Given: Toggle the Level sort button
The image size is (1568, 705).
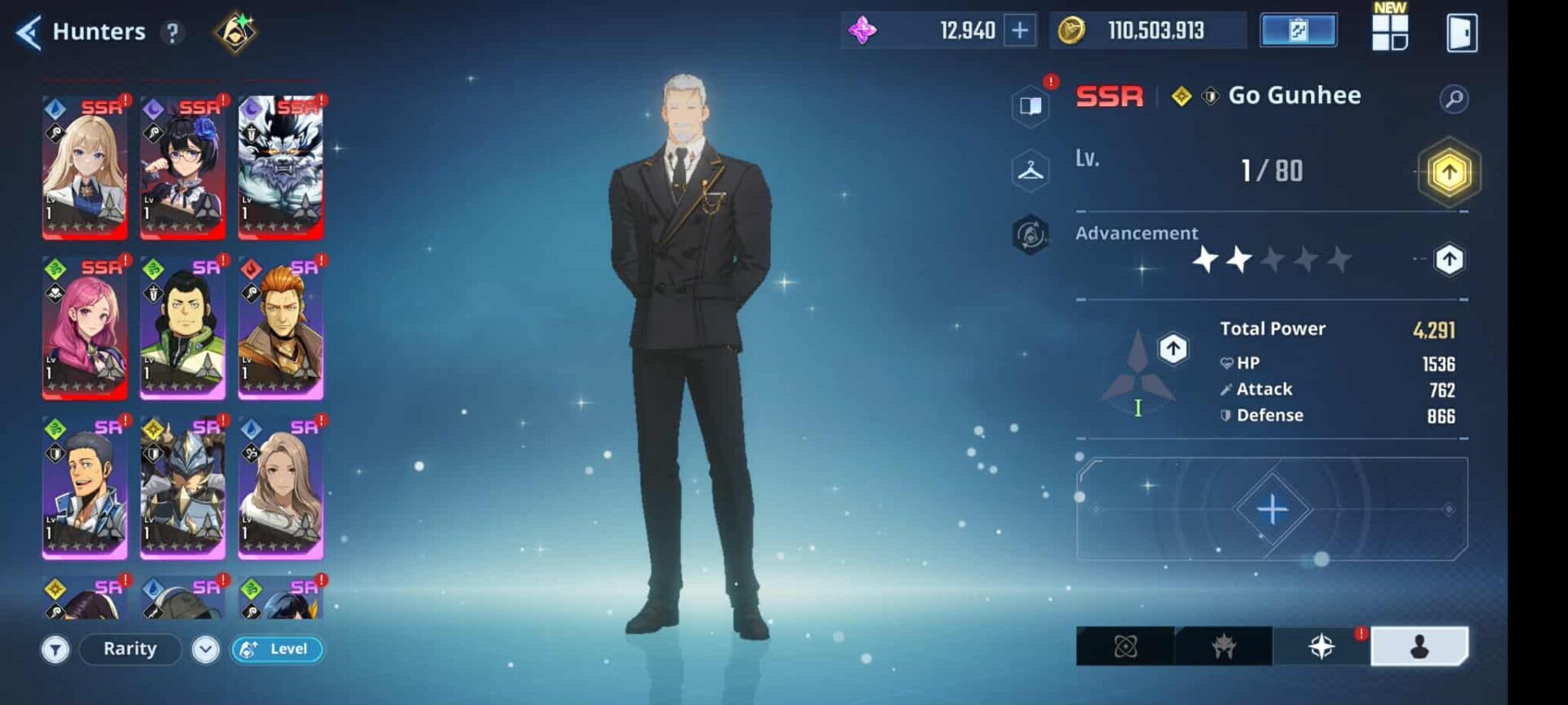Looking at the screenshot, I should coord(278,649).
